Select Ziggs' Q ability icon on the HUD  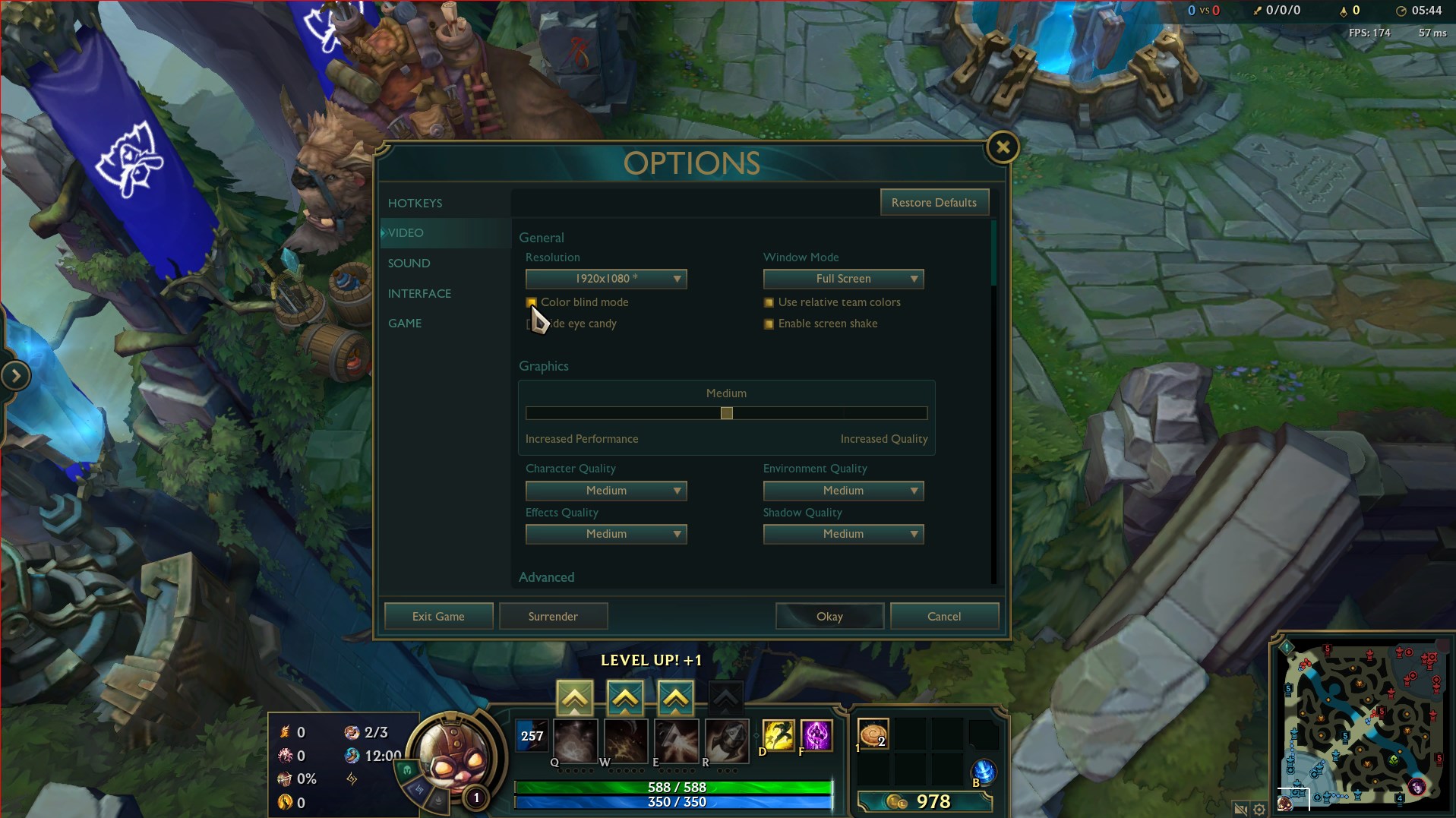pos(575,741)
